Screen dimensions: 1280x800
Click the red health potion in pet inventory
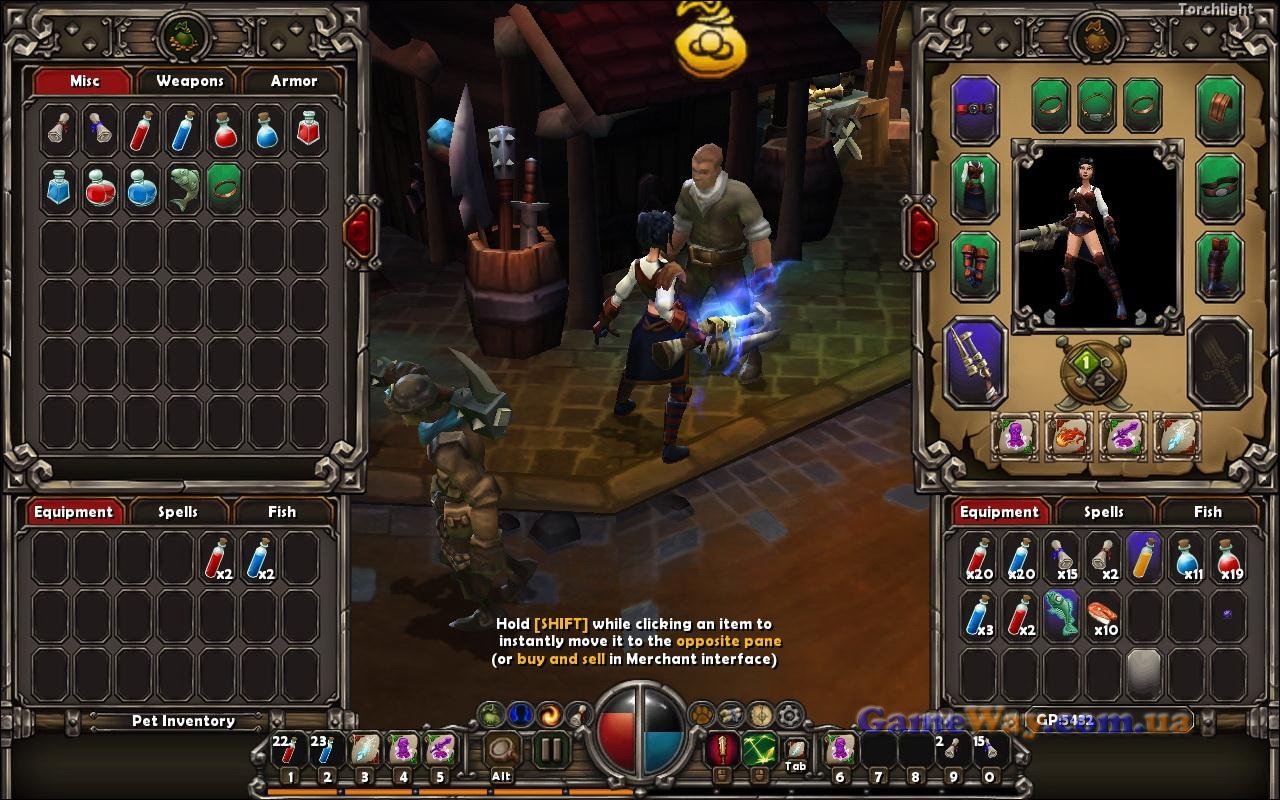coord(218,558)
